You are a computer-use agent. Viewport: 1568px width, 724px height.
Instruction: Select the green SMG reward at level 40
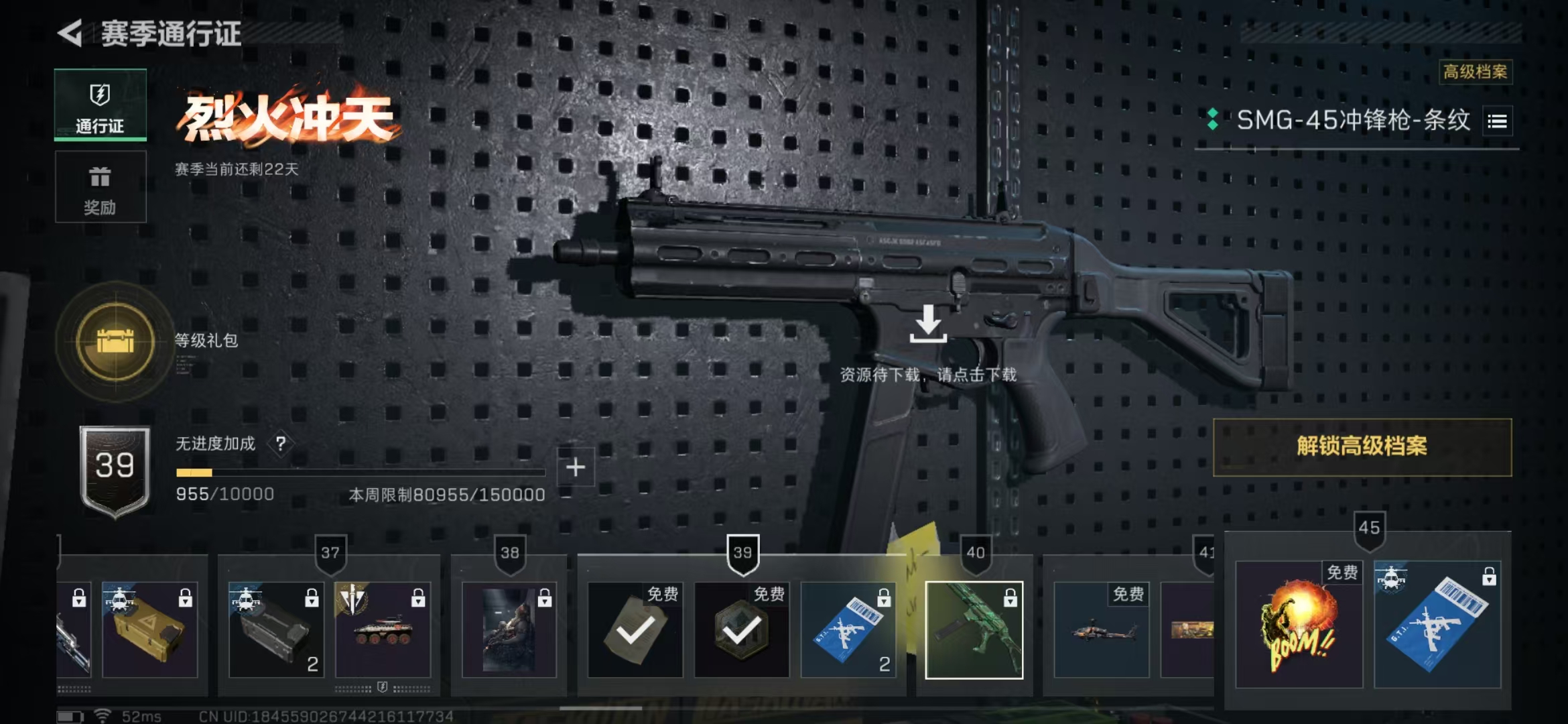point(974,630)
